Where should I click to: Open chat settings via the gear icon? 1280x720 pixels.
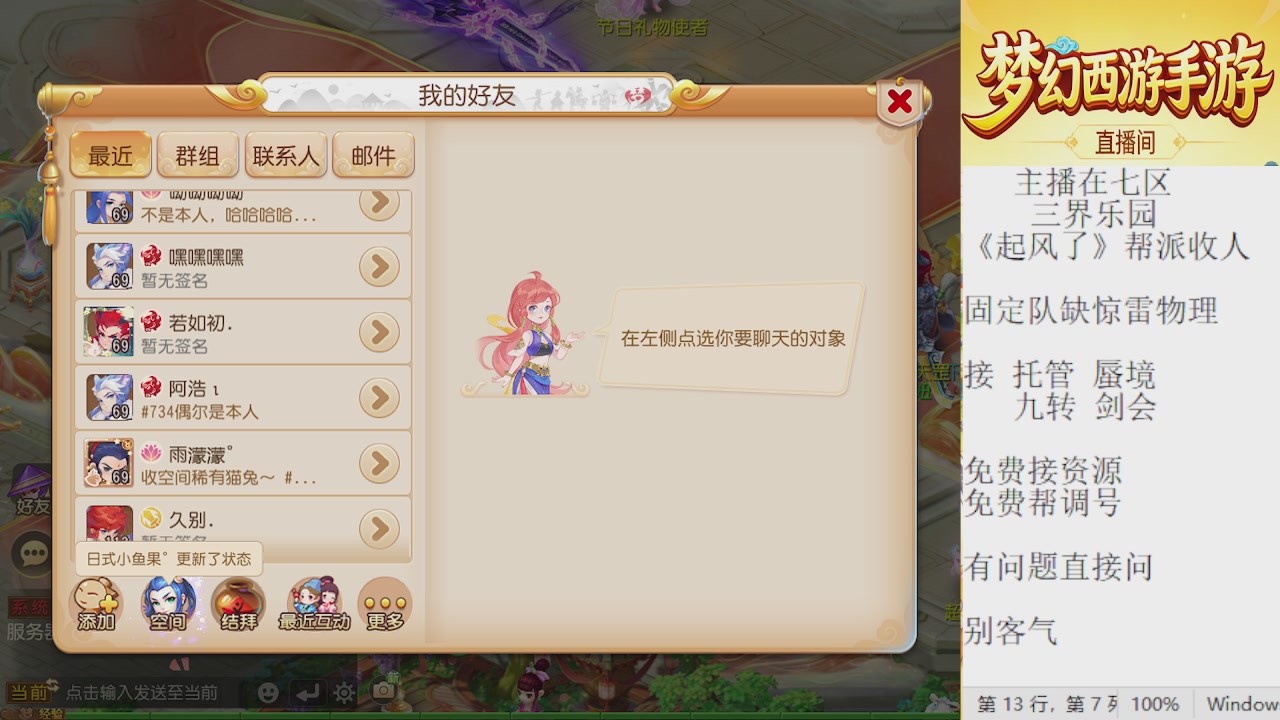[x=343, y=690]
